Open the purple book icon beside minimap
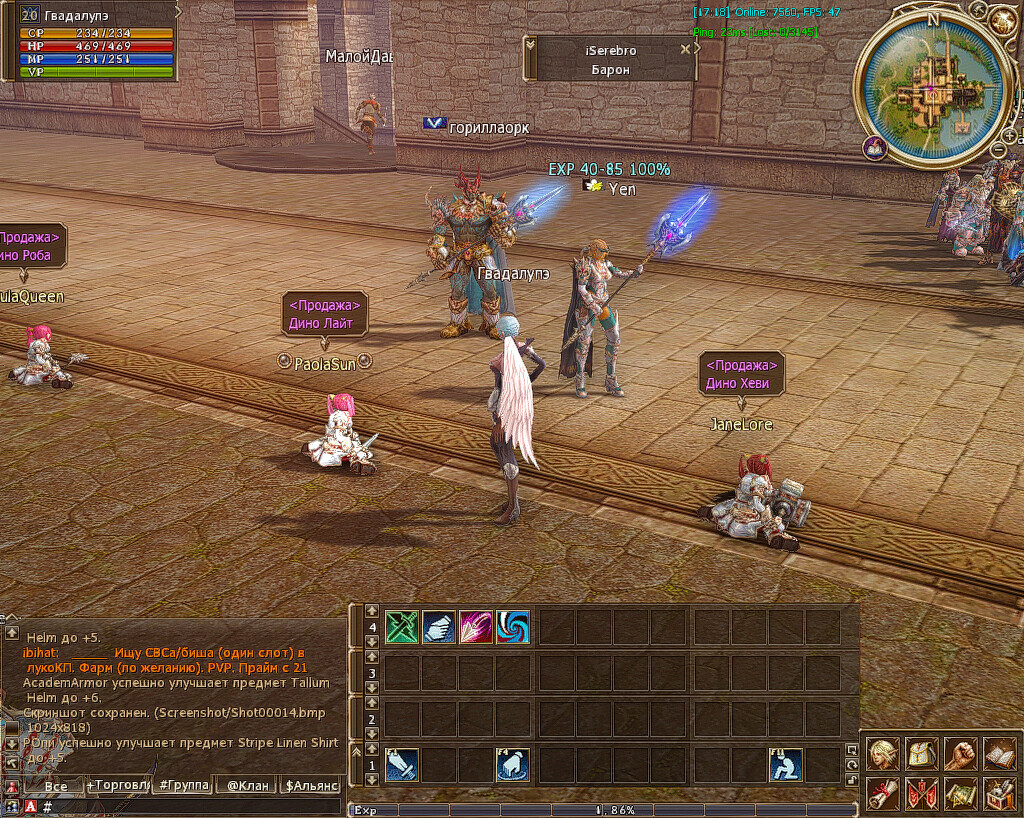The image size is (1024, 818). [875, 147]
